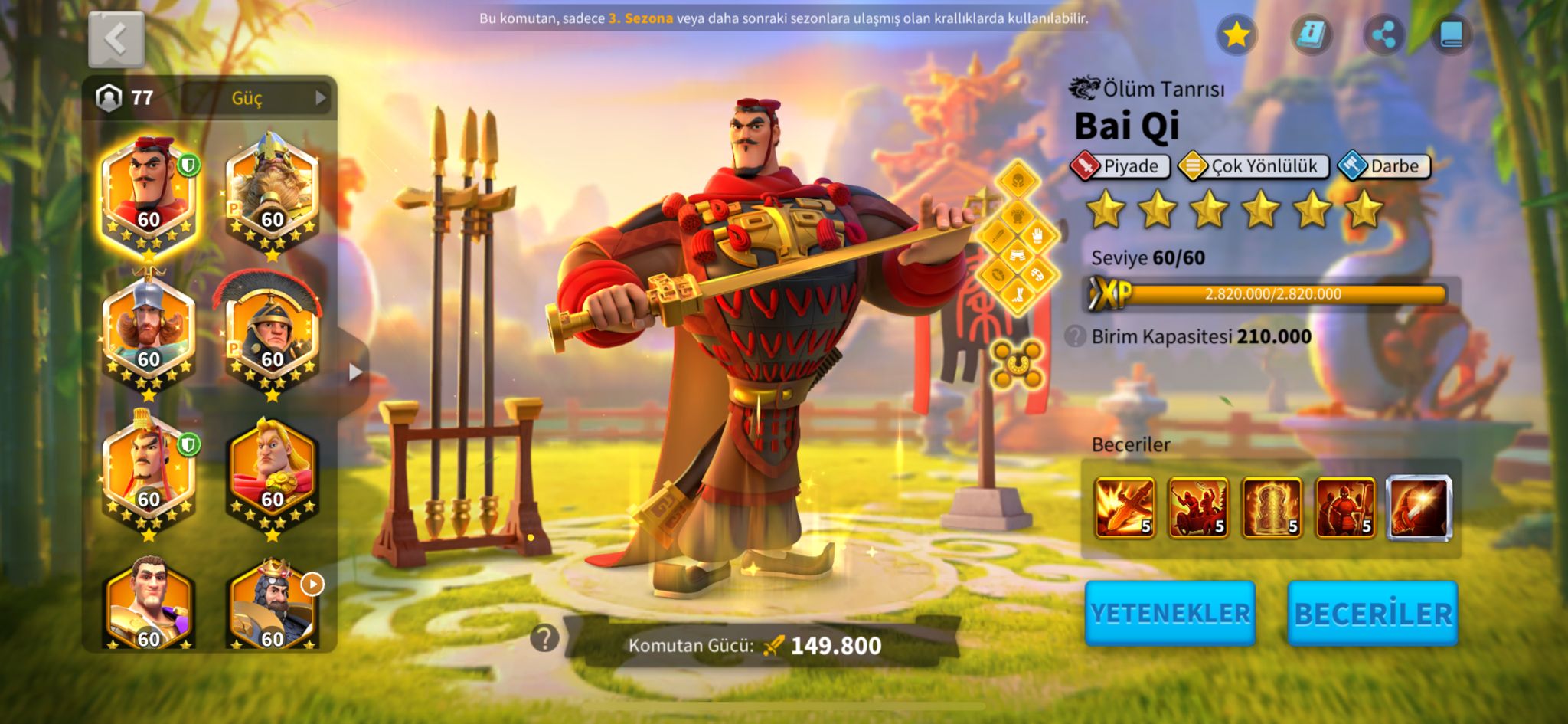Open the BECERİLER screen
The image size is (1568, 724).
click(1372, 614)
